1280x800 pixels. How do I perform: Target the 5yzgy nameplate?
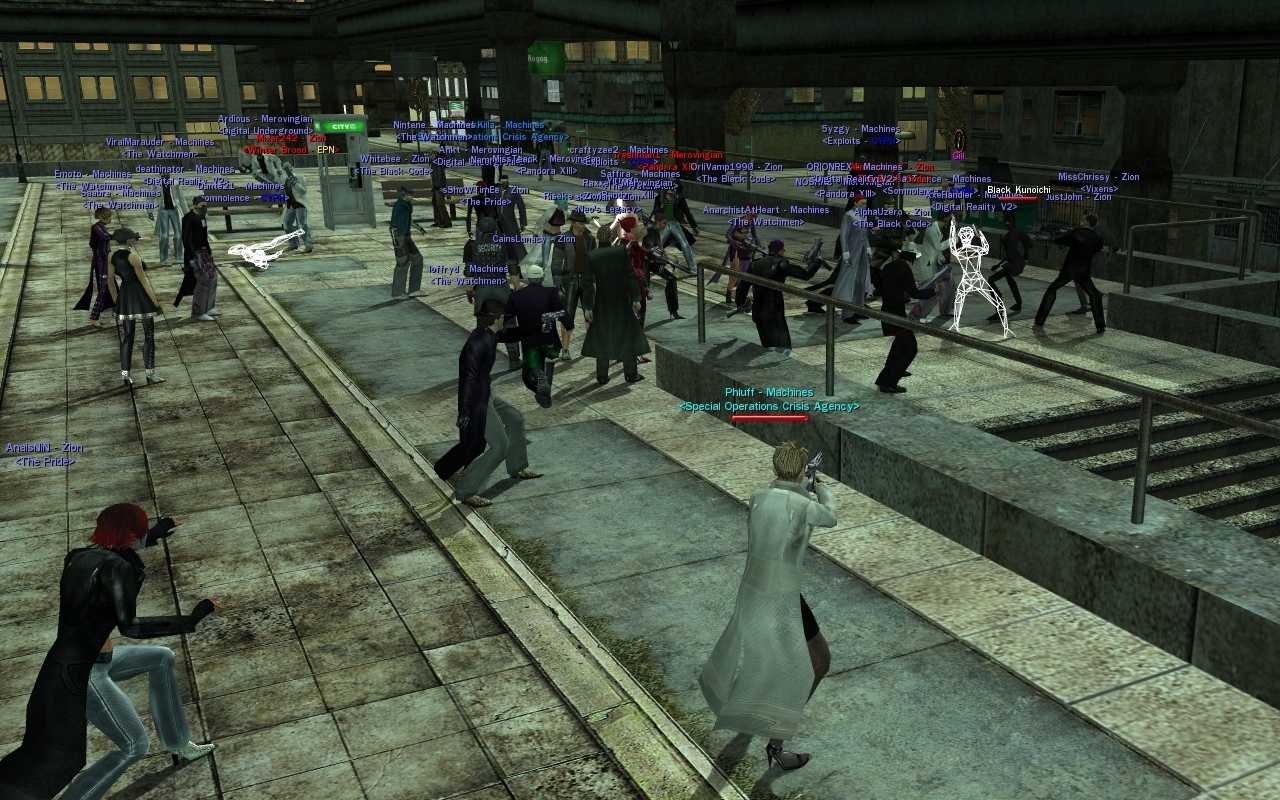860,129
